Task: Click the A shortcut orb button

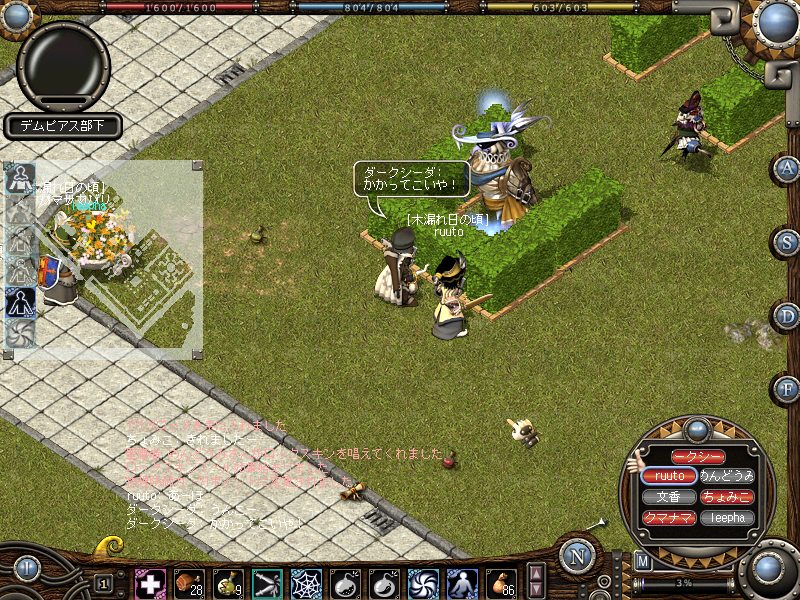Action: pos(787,168)
